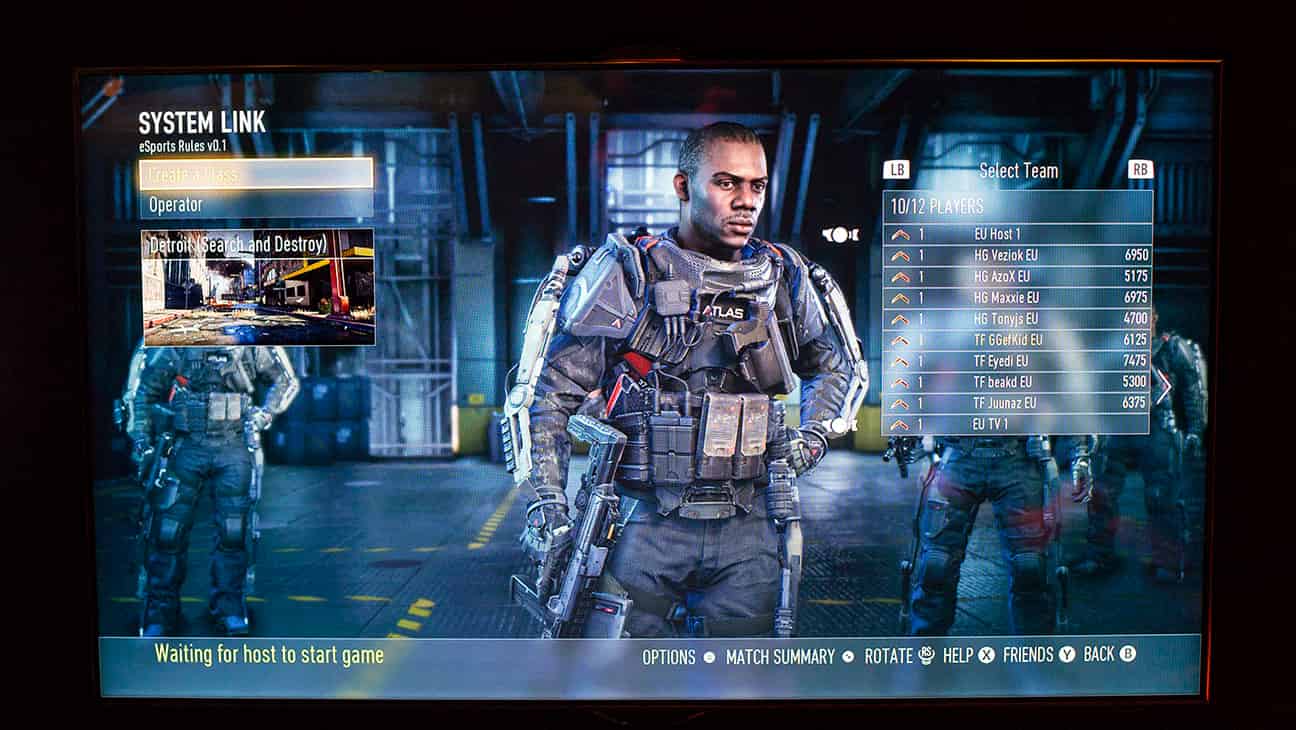Select the EU Host 1 player row

pyautogui.click(x=1017, y=233)
